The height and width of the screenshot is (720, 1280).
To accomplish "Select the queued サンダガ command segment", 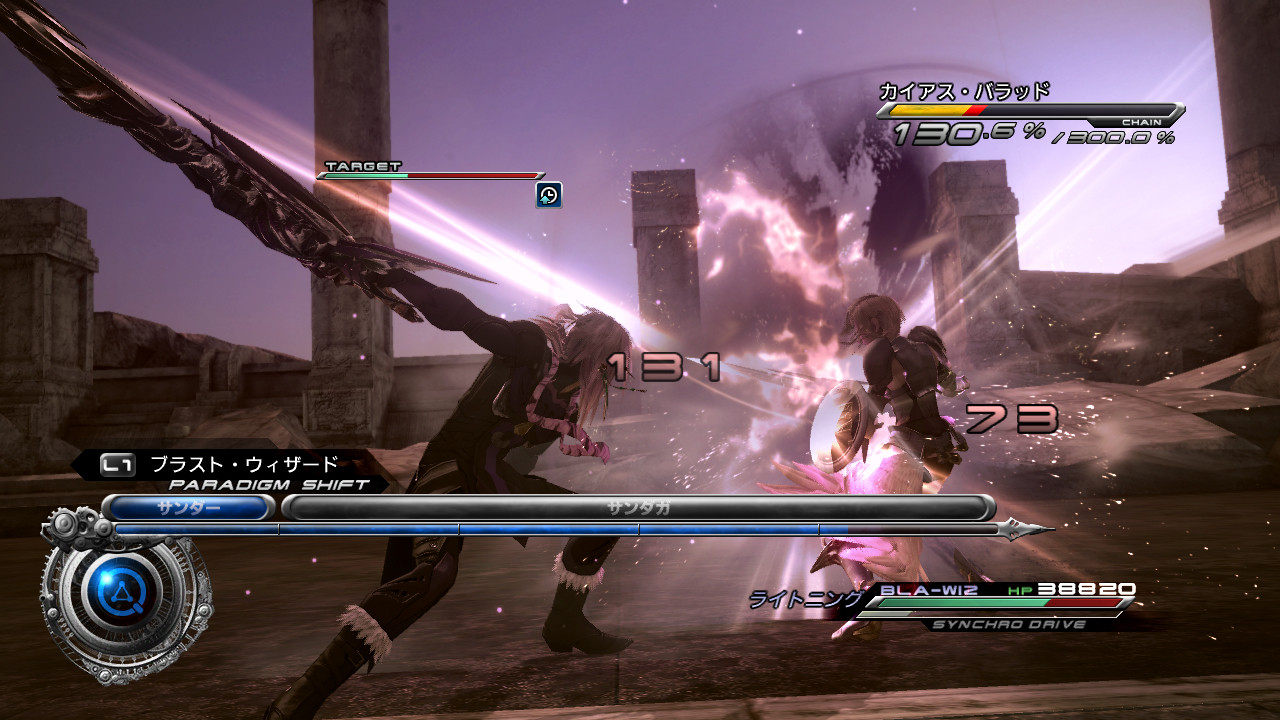I will click(637, 508).
